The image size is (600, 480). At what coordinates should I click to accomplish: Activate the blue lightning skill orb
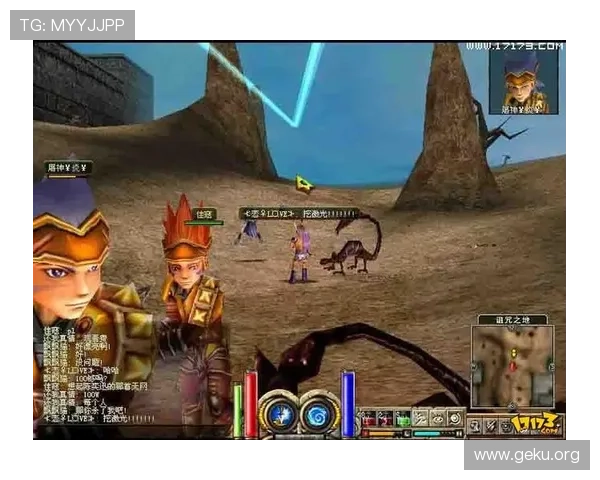[281, 414]
